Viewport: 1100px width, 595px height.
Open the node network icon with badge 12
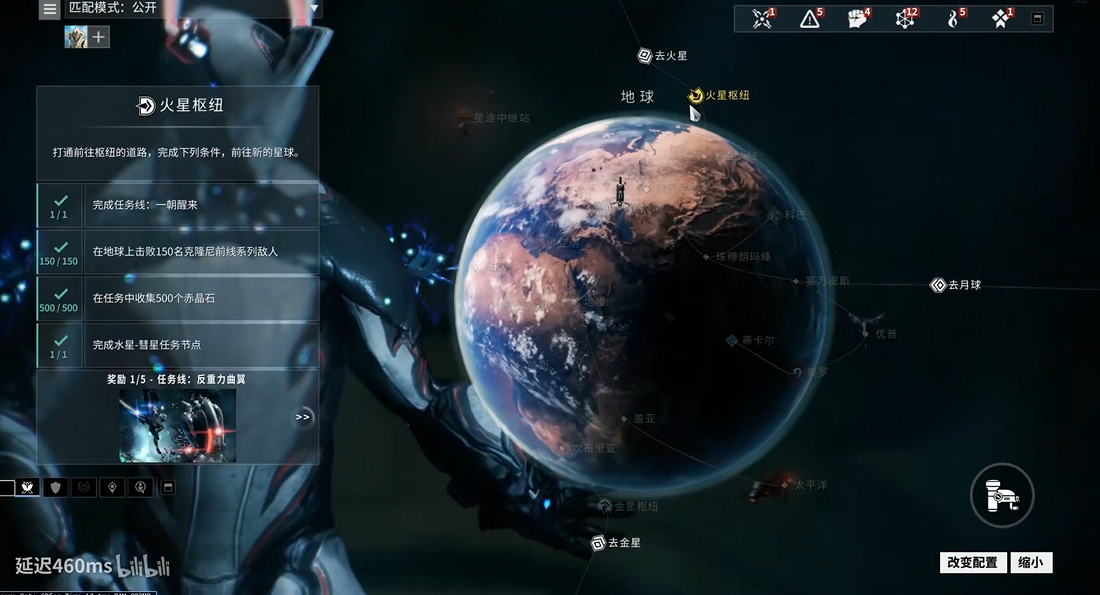tap(905, 19)
